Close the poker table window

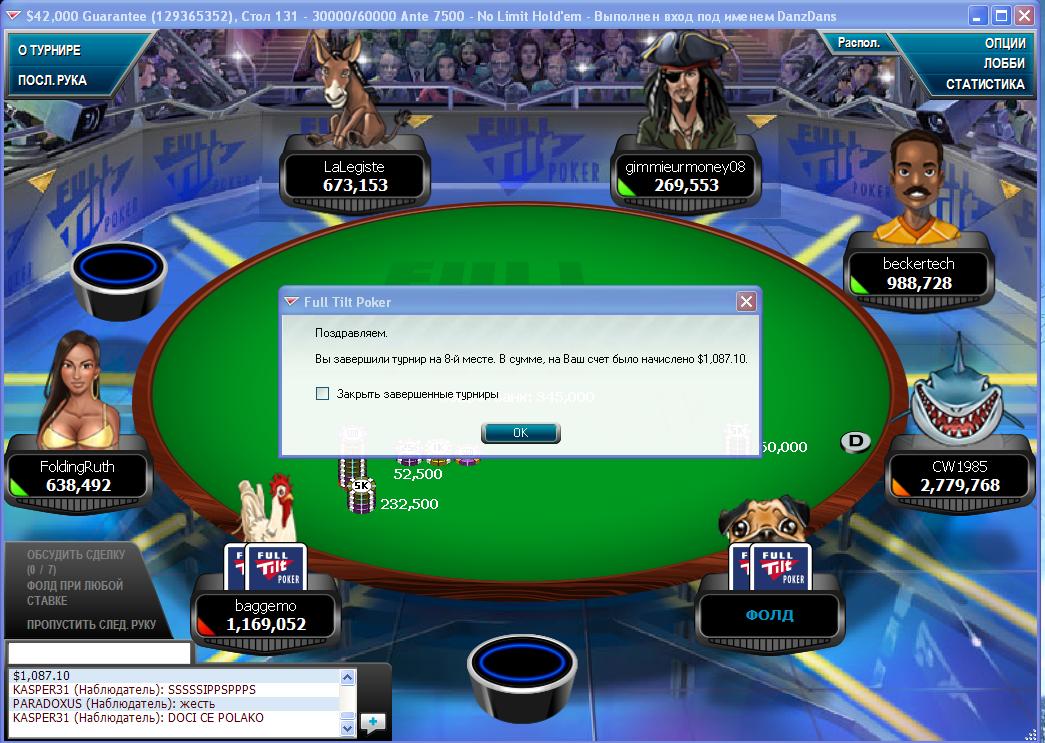pyautogui.click(x=1023, y=17)
